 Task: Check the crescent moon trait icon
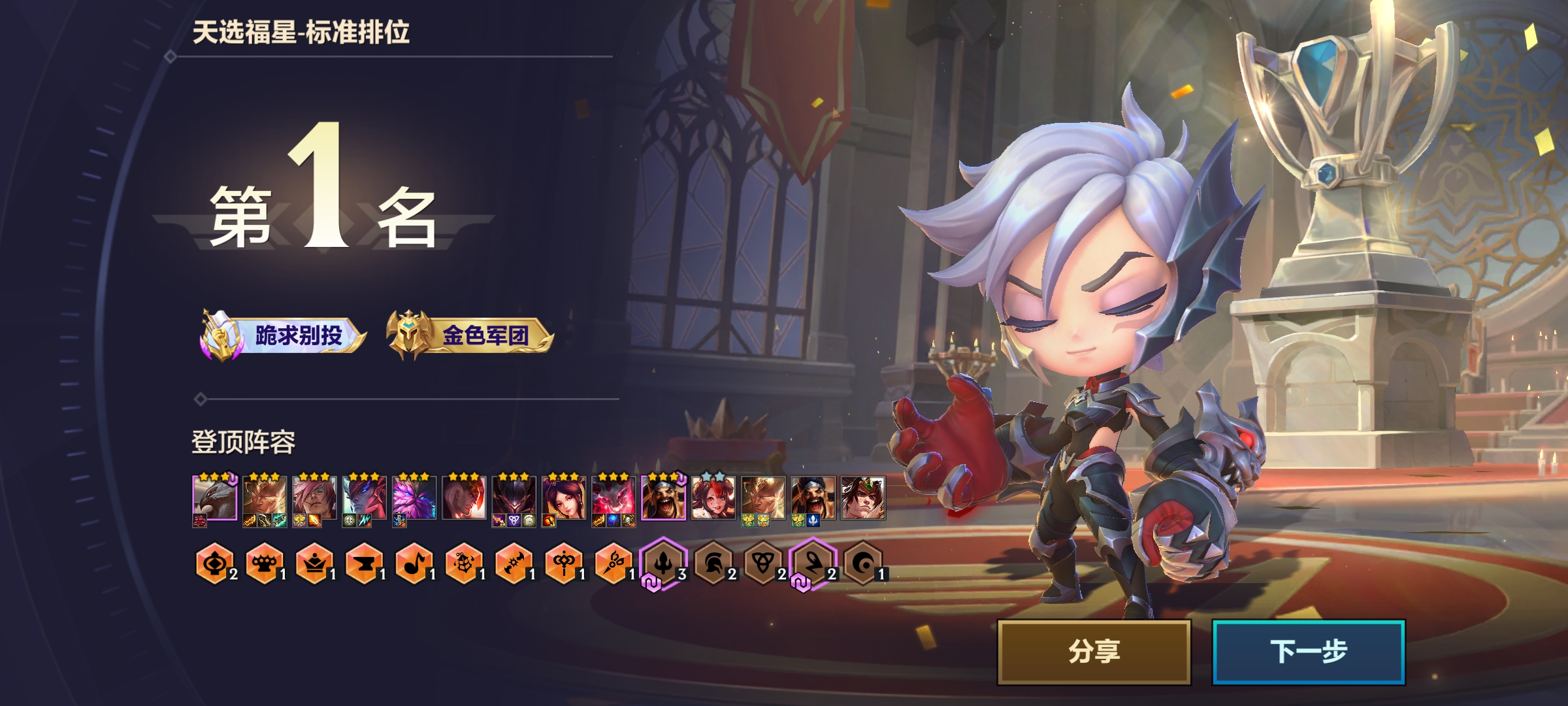click(862, 563)
